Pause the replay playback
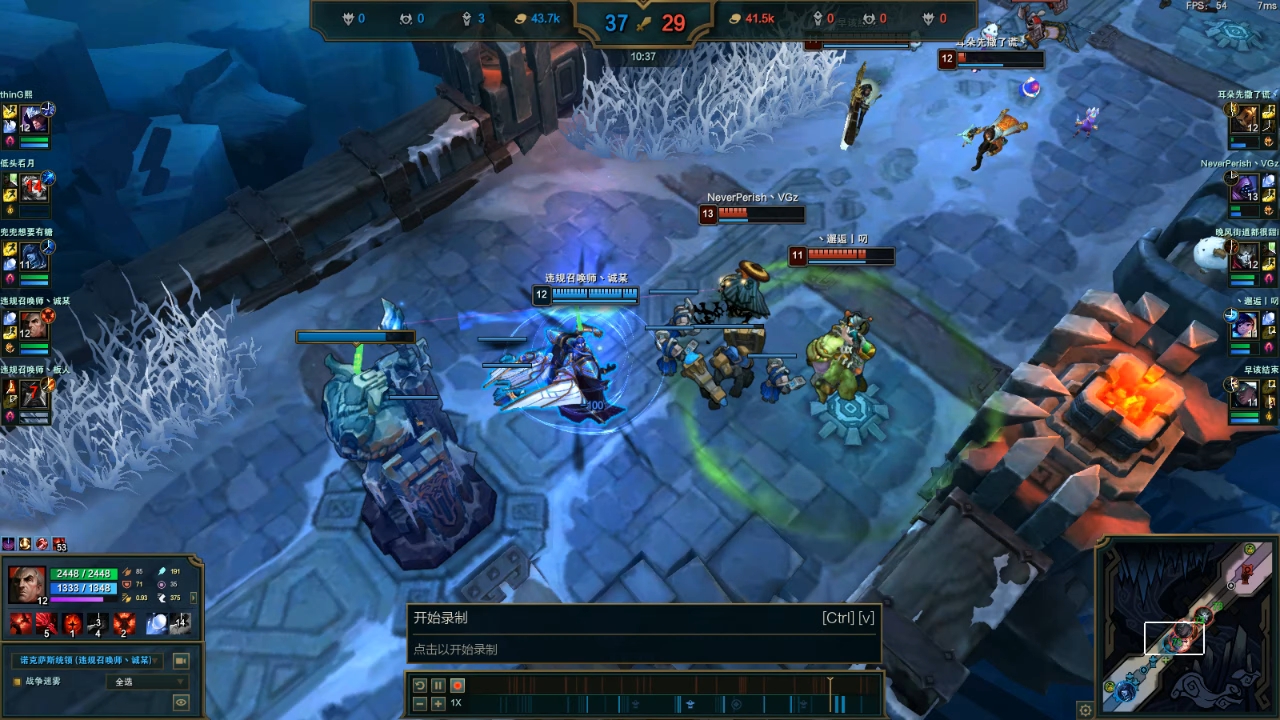This screenshot has height=720, width=1280. click(438, 685)
